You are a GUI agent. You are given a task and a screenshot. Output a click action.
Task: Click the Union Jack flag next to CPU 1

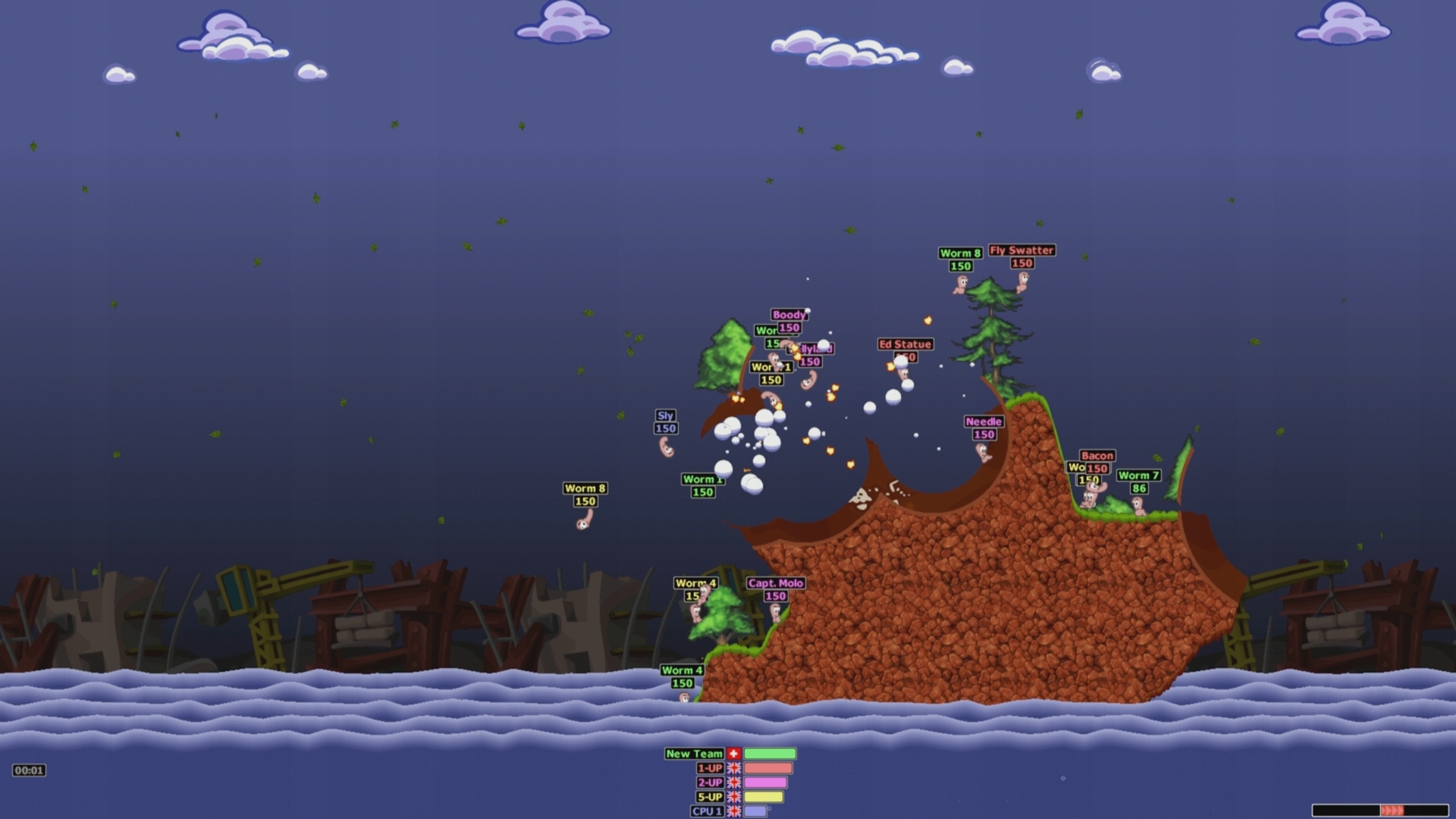pos(733,811)
